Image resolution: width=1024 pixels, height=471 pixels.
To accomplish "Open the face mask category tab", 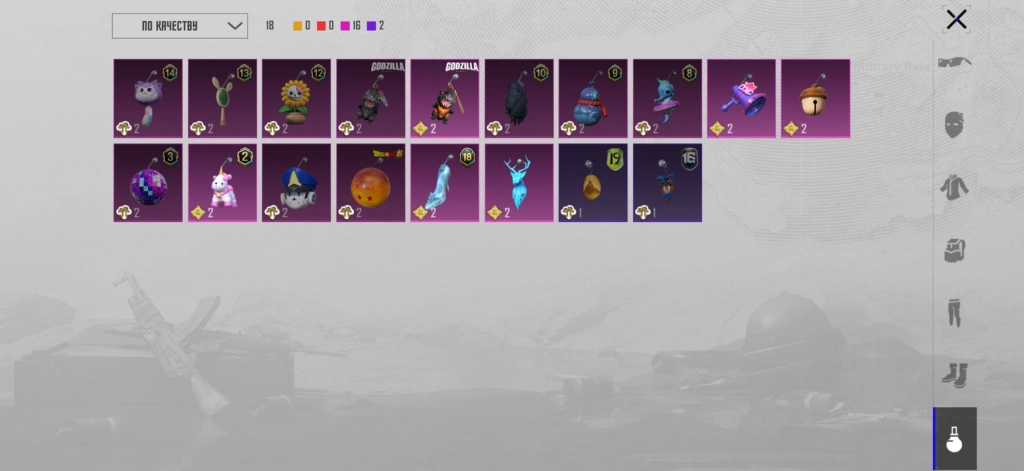I will [x=955, y=125].
